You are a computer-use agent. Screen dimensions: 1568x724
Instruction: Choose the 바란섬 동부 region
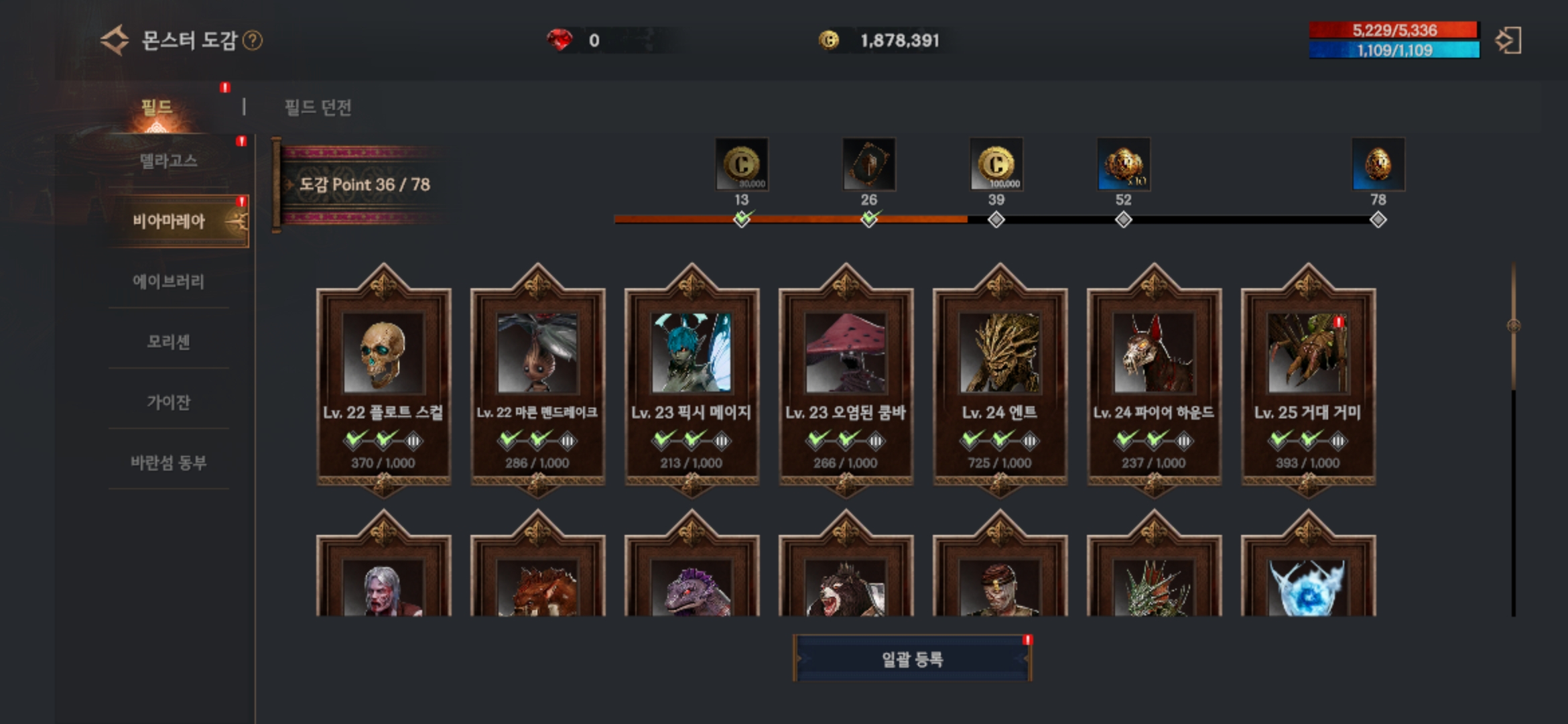pos(169,463)
